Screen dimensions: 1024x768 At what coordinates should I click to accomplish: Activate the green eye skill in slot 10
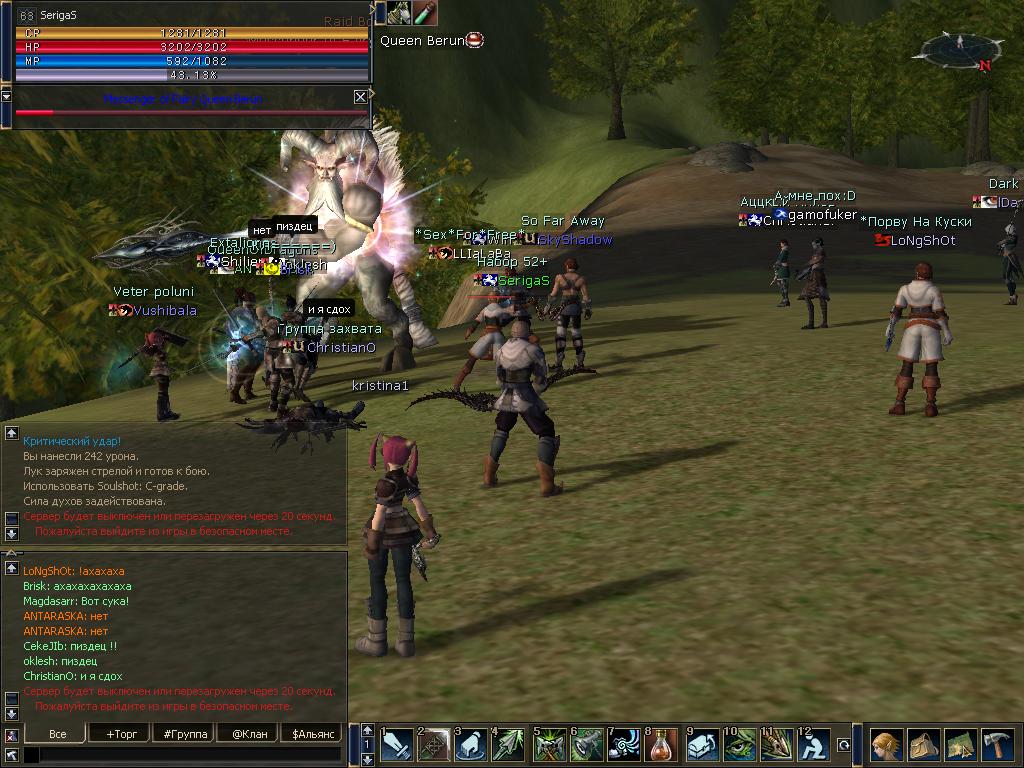[x=739, y=746]
